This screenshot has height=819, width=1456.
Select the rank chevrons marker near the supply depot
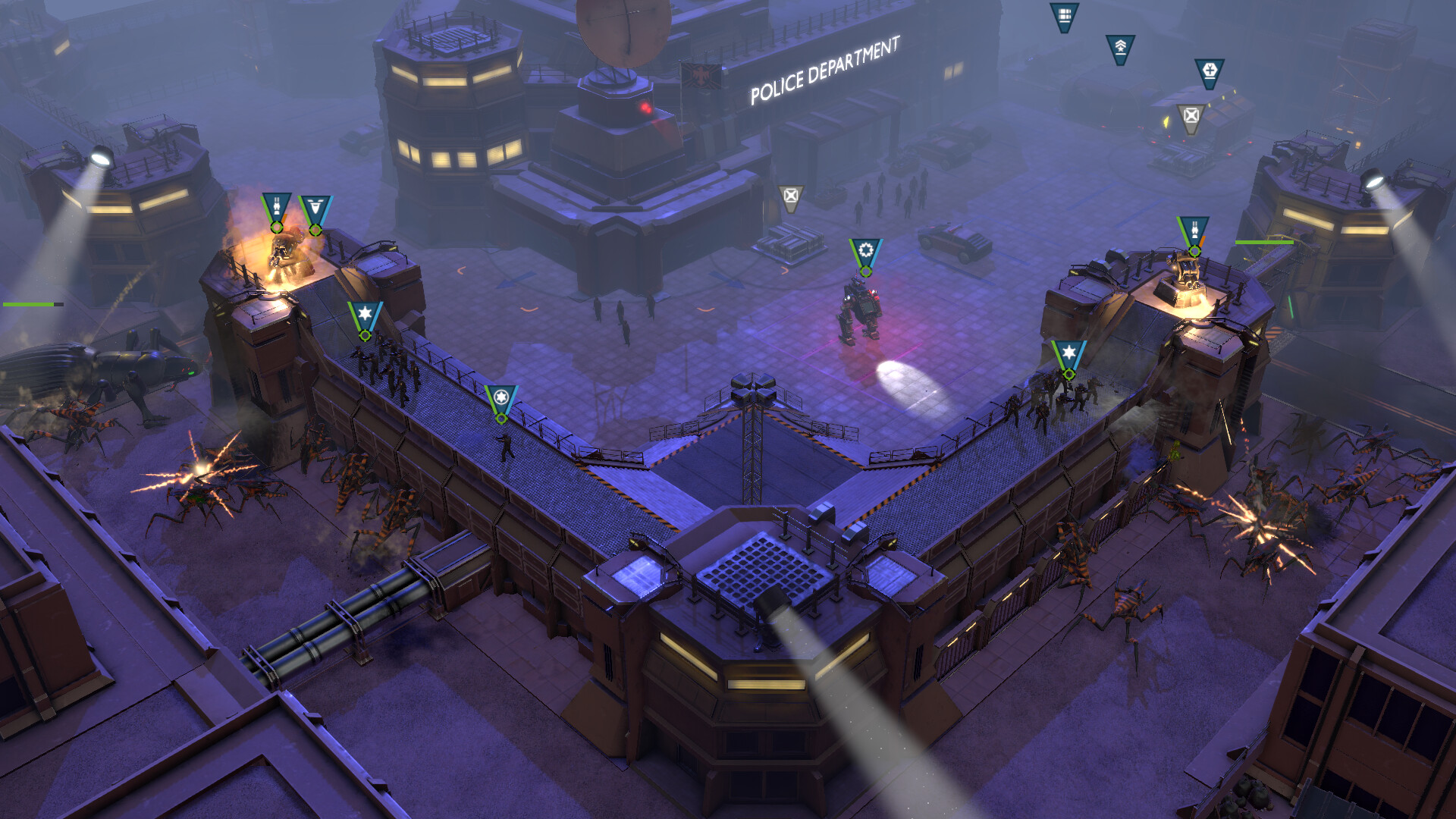1121,47
